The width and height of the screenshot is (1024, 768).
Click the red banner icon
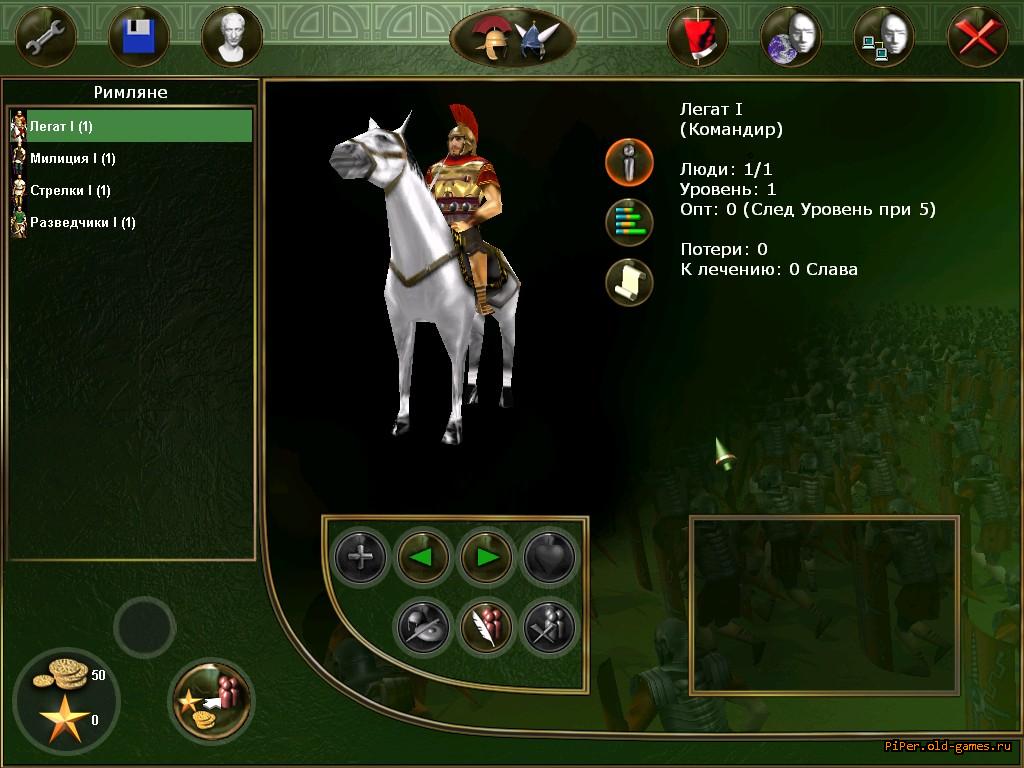(697, 36)
